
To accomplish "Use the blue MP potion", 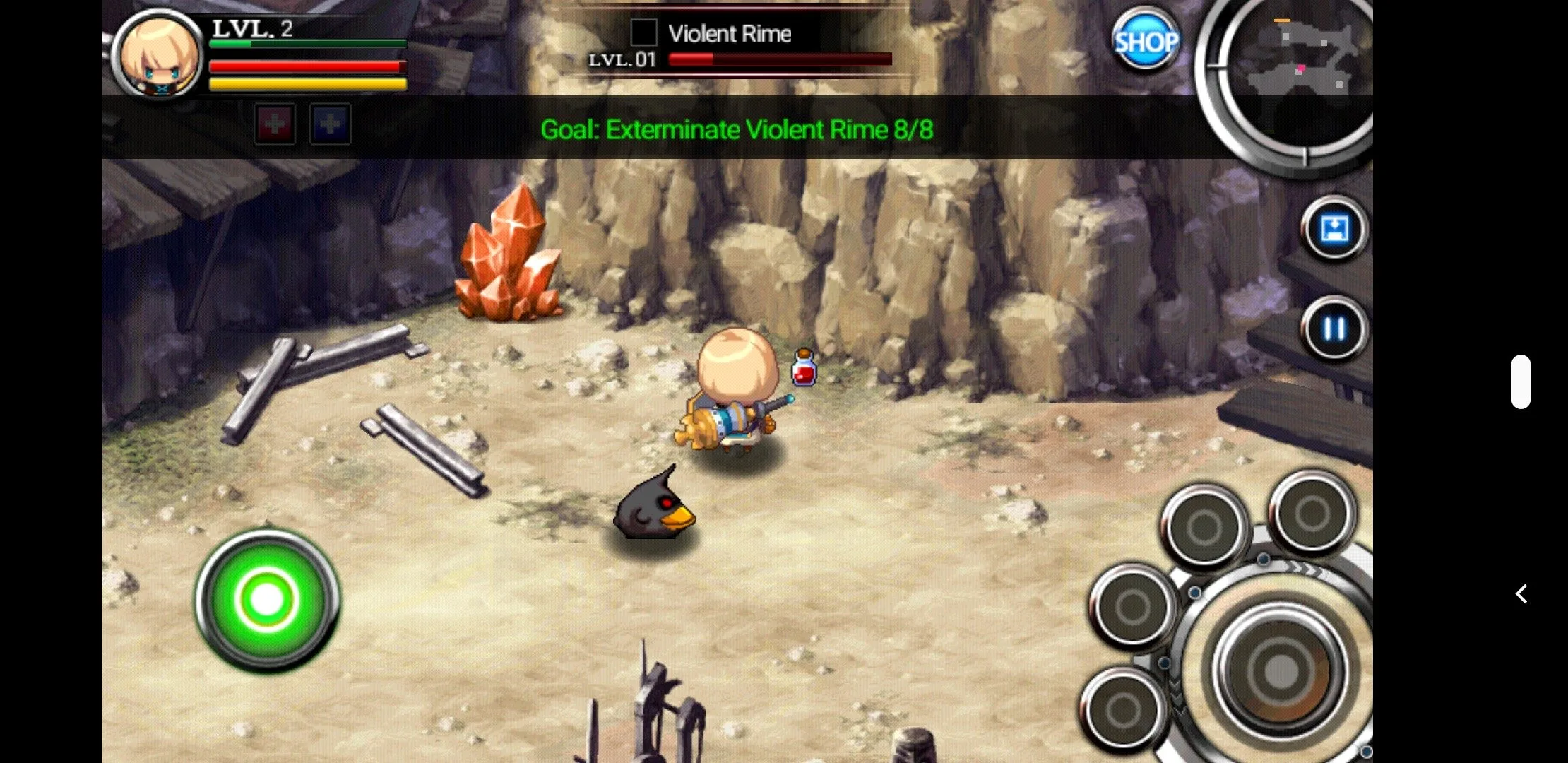I will tap(329, 123).
